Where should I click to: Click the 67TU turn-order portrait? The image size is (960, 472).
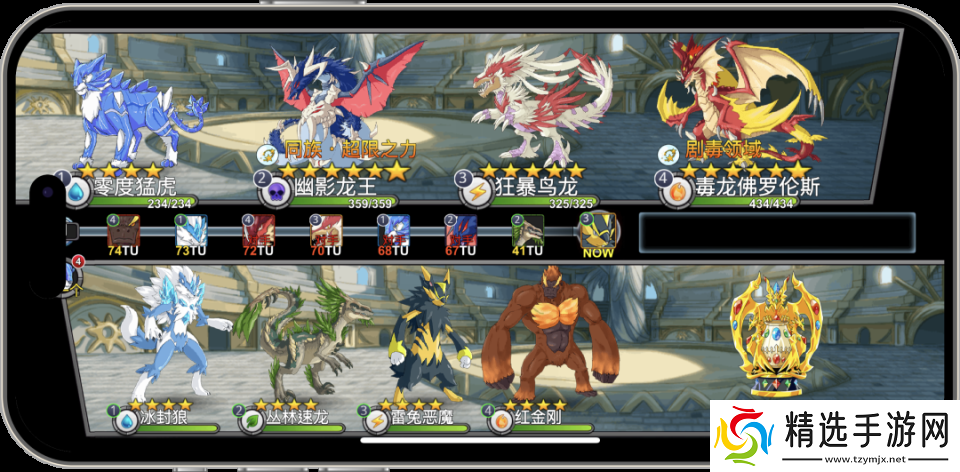(x=461, y=232)
